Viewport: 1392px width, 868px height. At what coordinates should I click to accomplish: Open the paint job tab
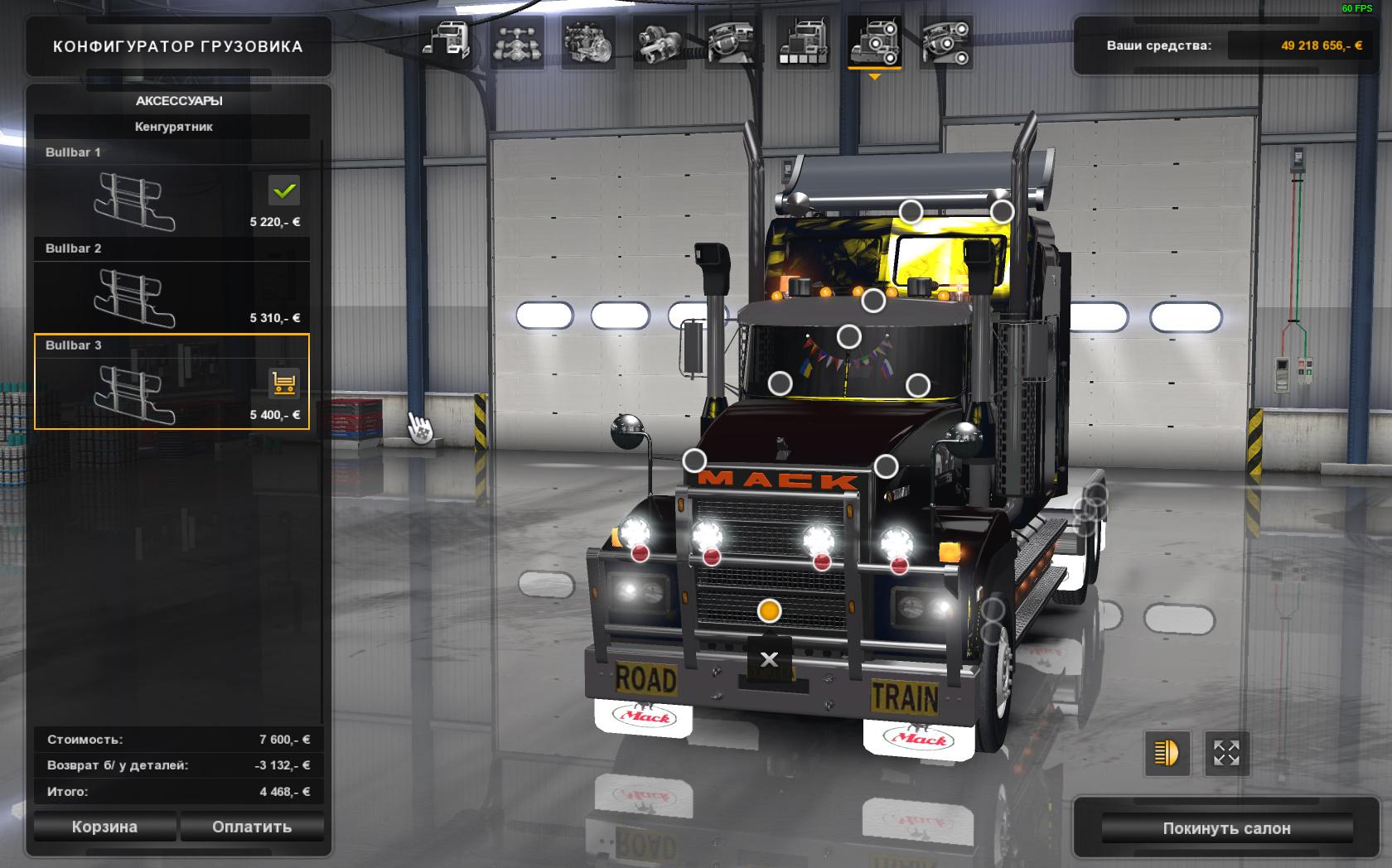802,41
